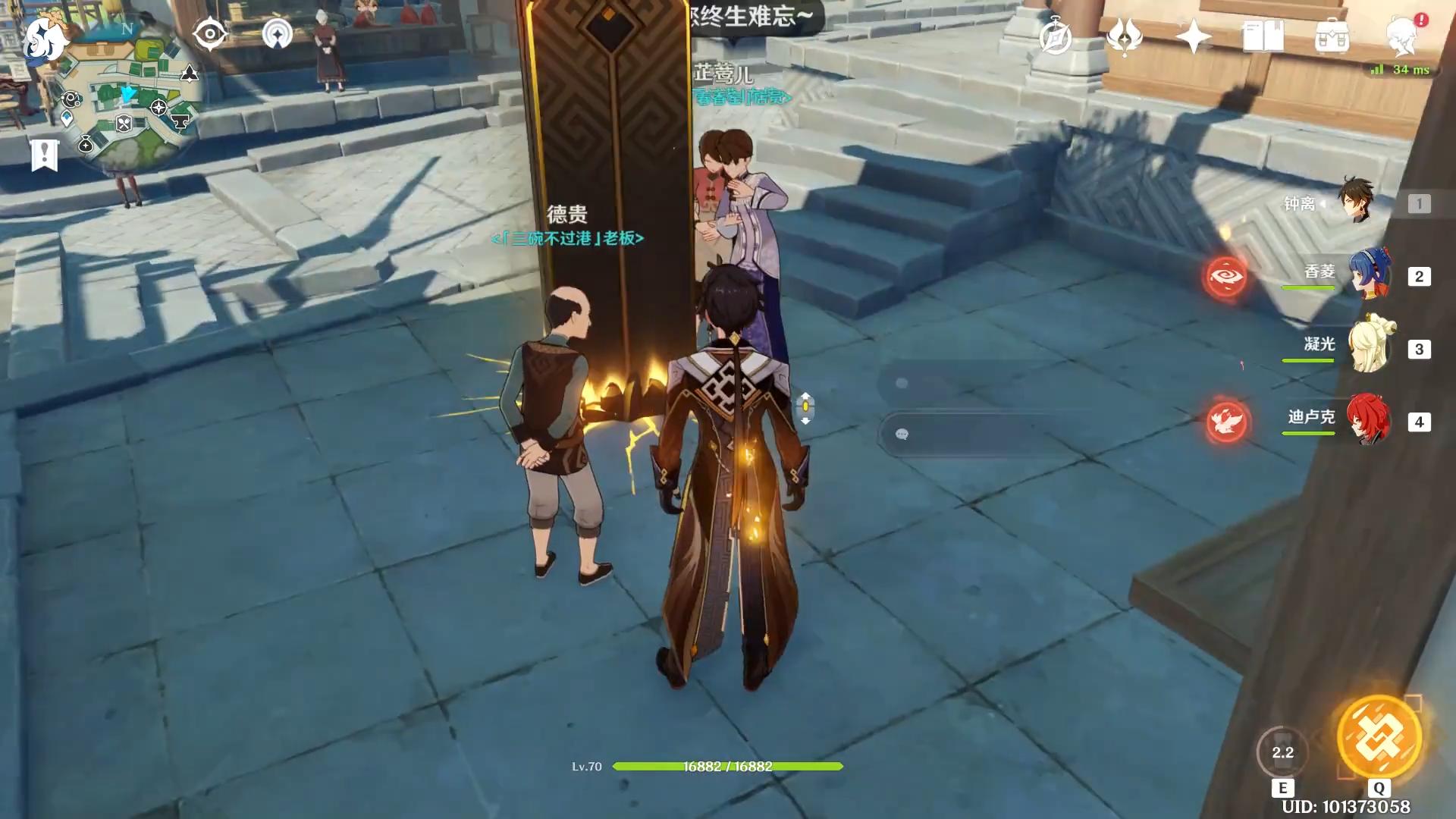Open the compass icon in the top bar
The width and height of the screenshot is (1456, 819).
1056,36
